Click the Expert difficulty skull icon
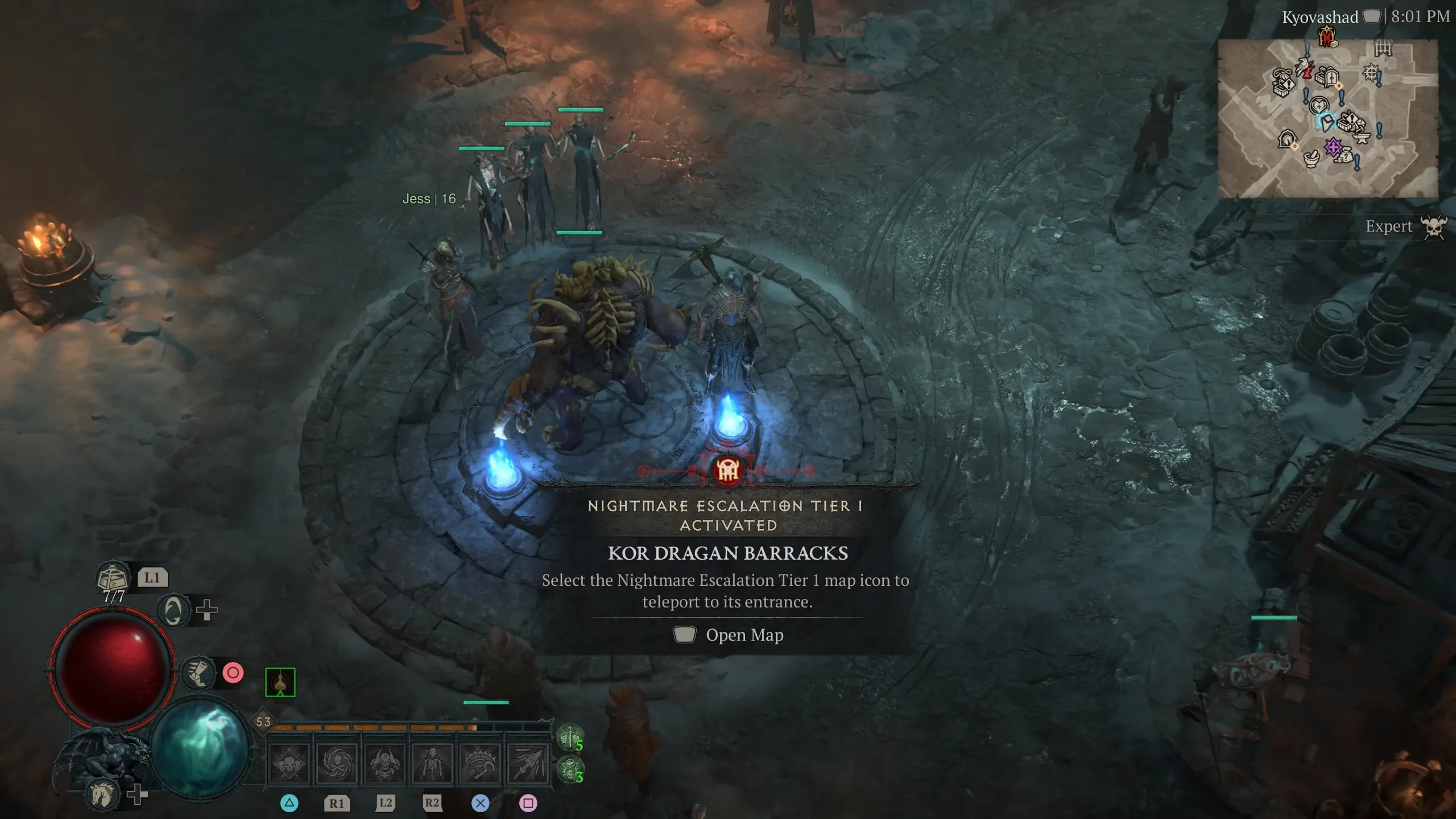 [x=1433, y=227]
